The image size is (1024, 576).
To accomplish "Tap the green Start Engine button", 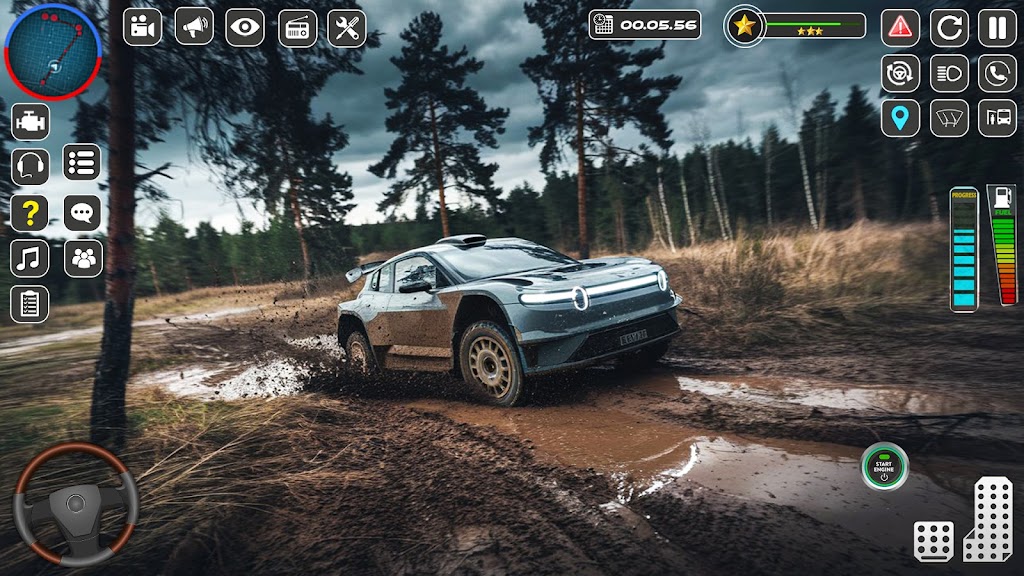I will [x=884, y=466].
